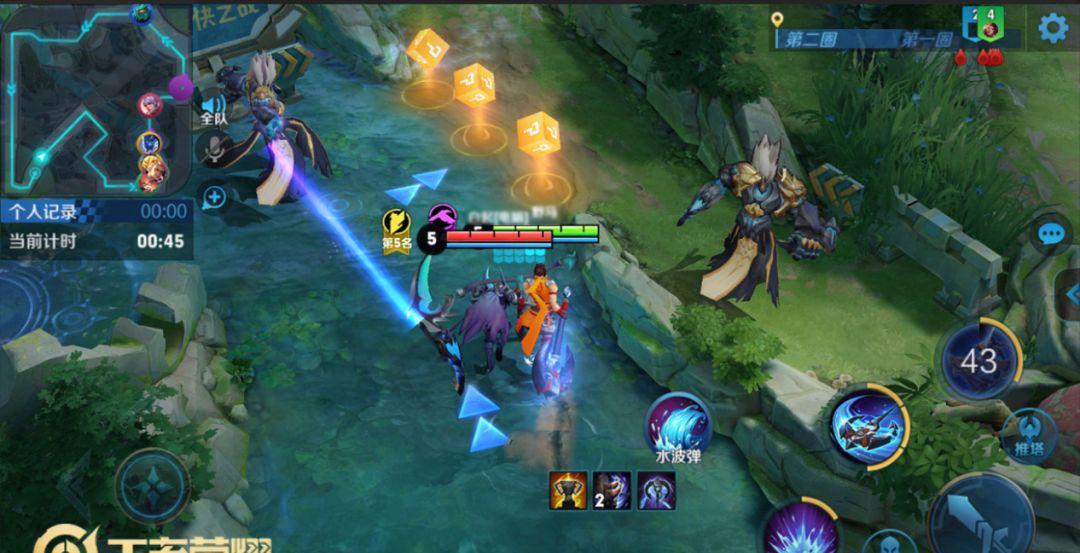The image size is (1080, 553).
Task: Tap the virtual movement joystick
Action: [x=152, y=487]
